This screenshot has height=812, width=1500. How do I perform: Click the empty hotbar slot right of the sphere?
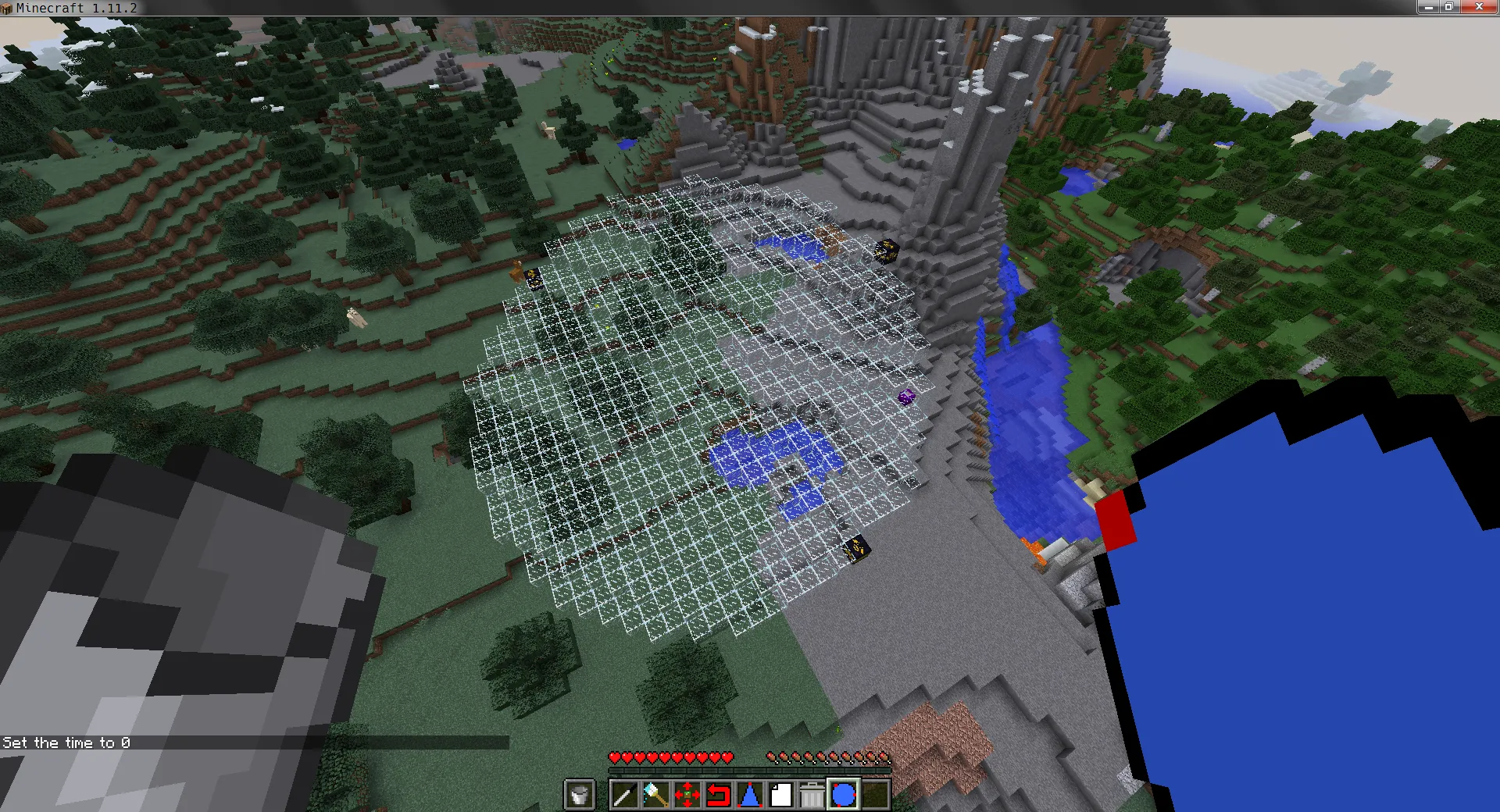point(876,794)
